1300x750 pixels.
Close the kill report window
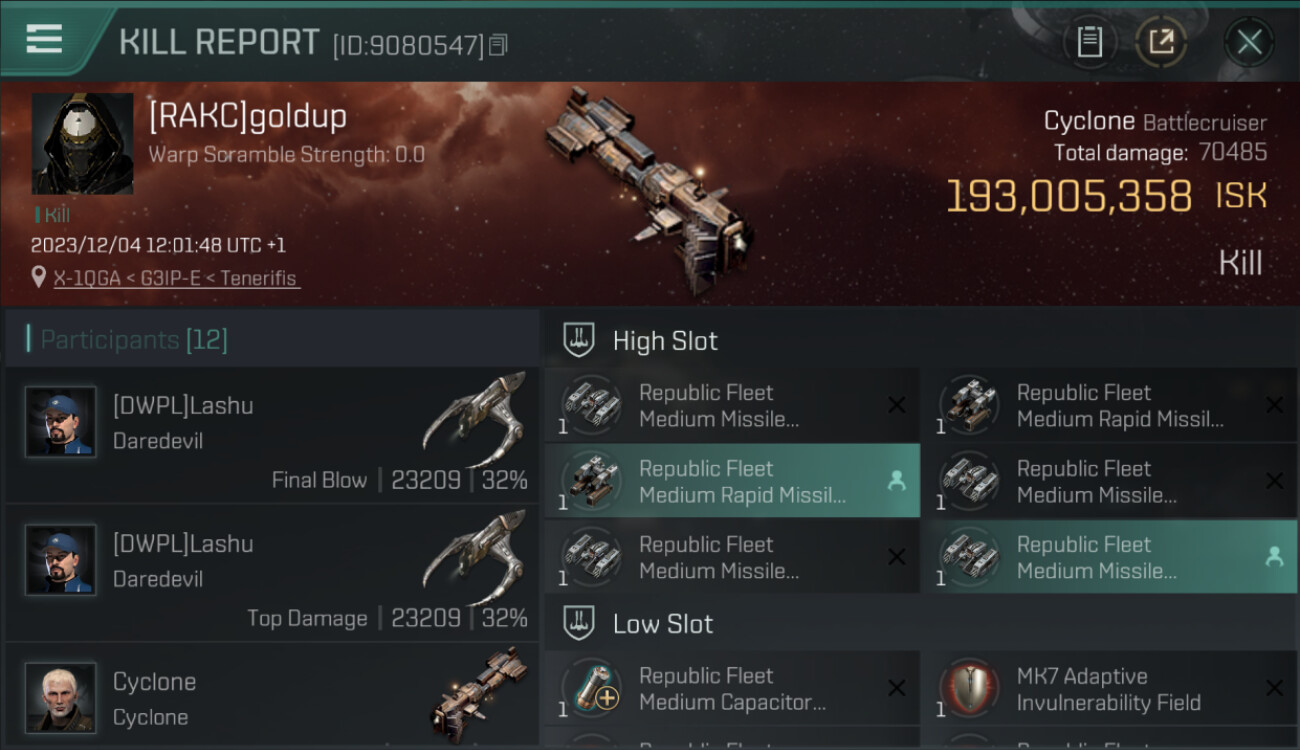1249,42
